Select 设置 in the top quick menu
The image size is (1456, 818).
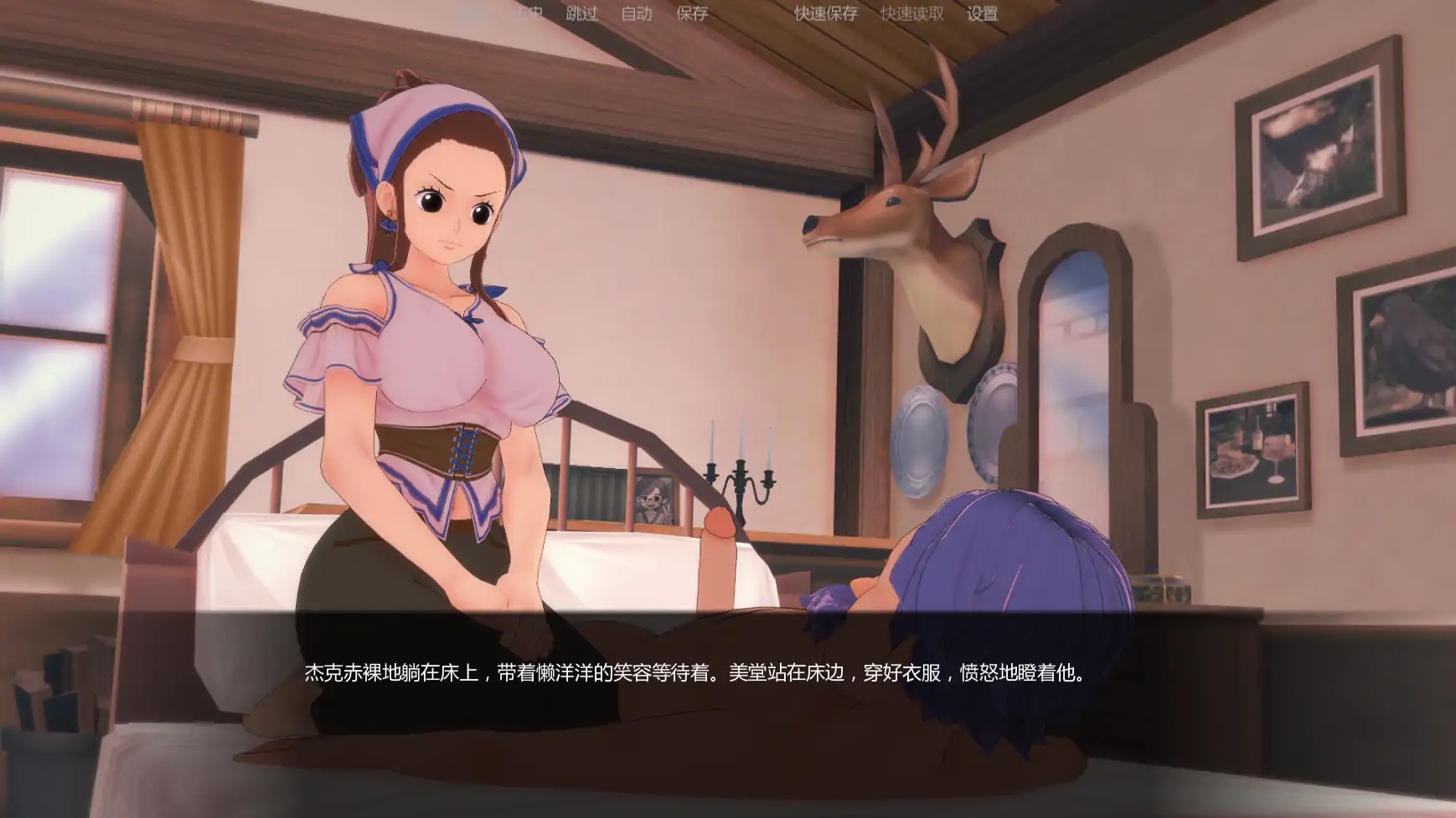(984, 14)
